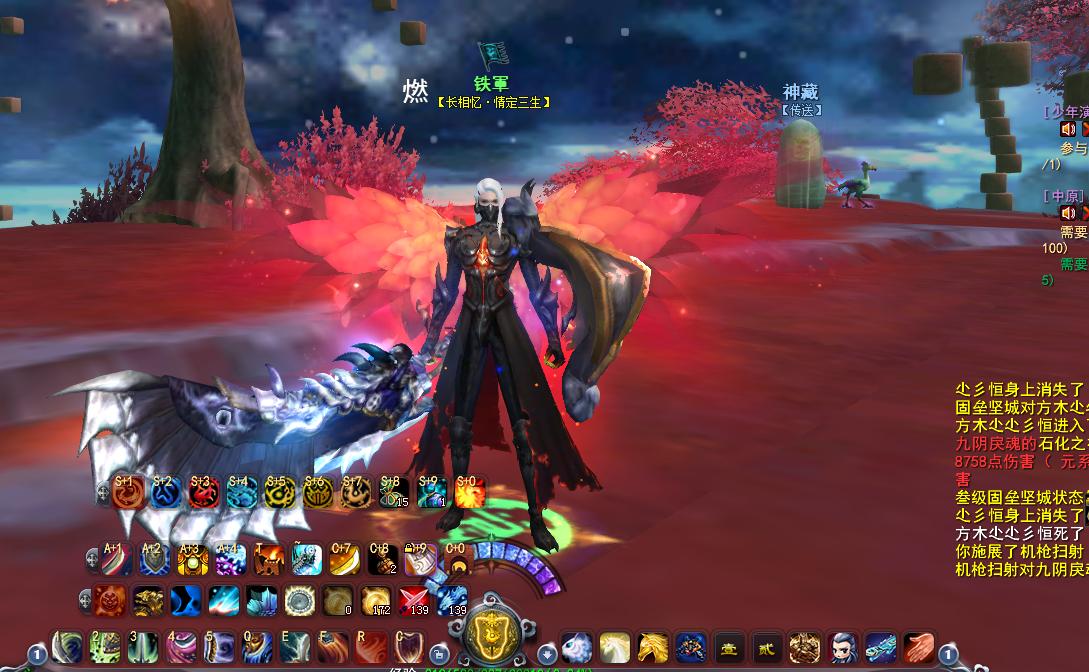Use the crossed red swords item showing 139

(414, 600)
